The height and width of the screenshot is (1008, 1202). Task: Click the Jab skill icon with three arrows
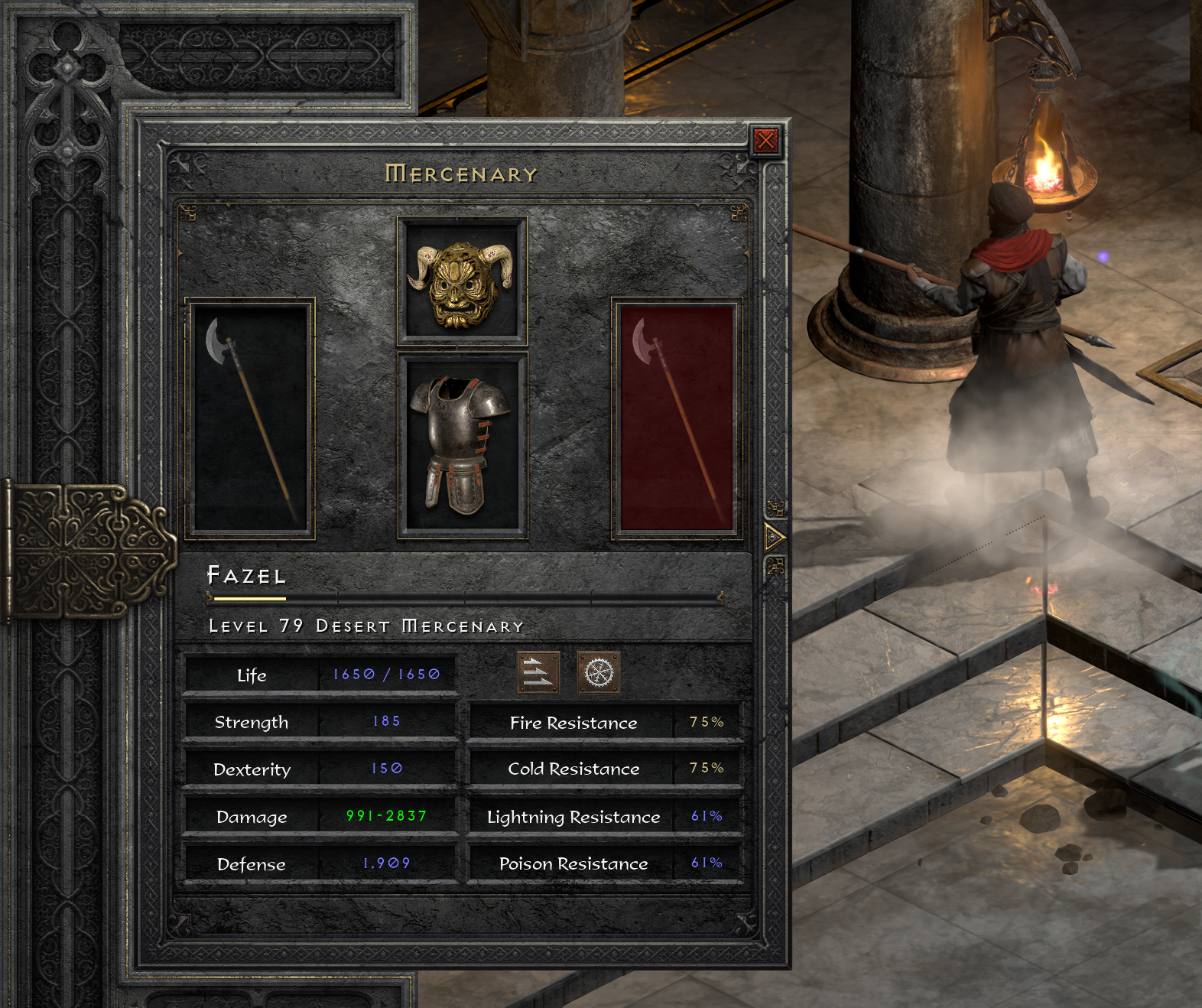538,672
